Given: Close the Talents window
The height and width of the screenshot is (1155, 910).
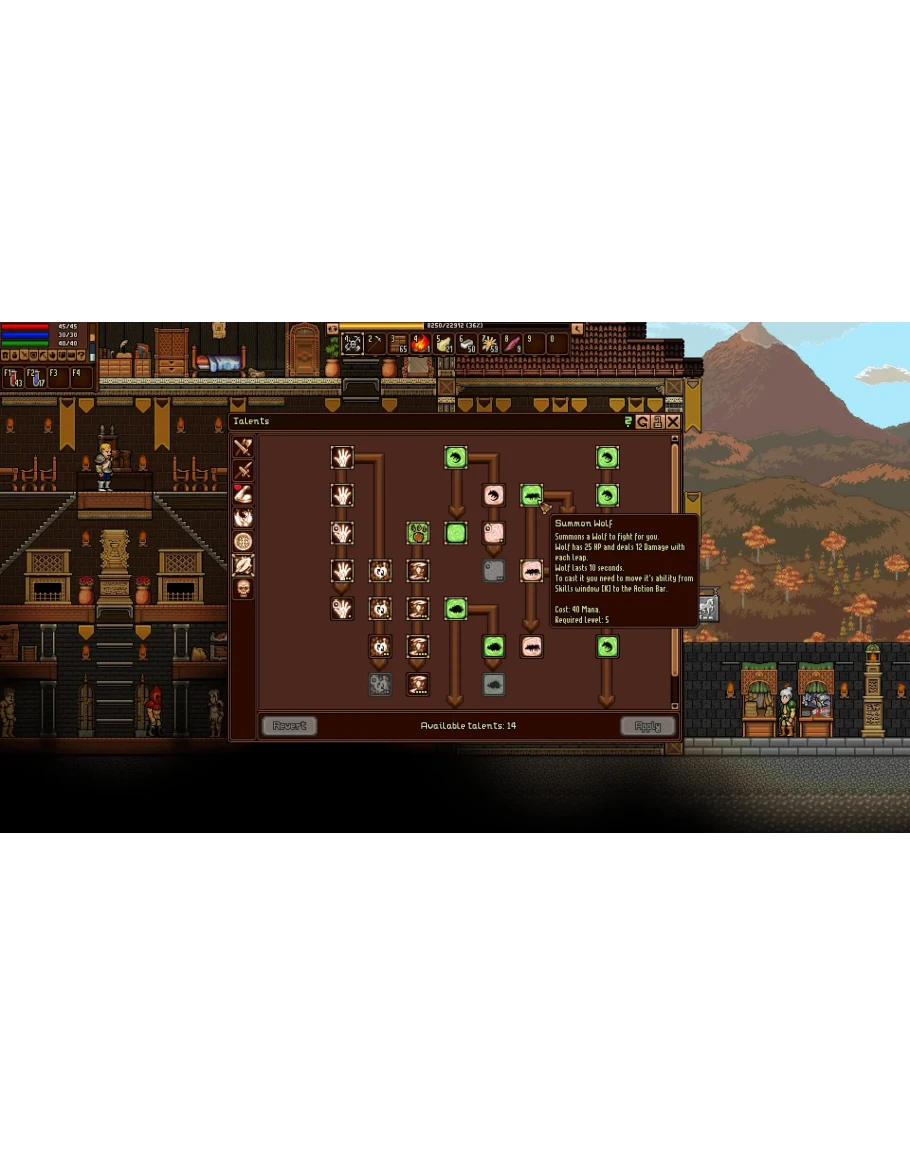Looking at the screenshot, I should click(x=673, y=422).
